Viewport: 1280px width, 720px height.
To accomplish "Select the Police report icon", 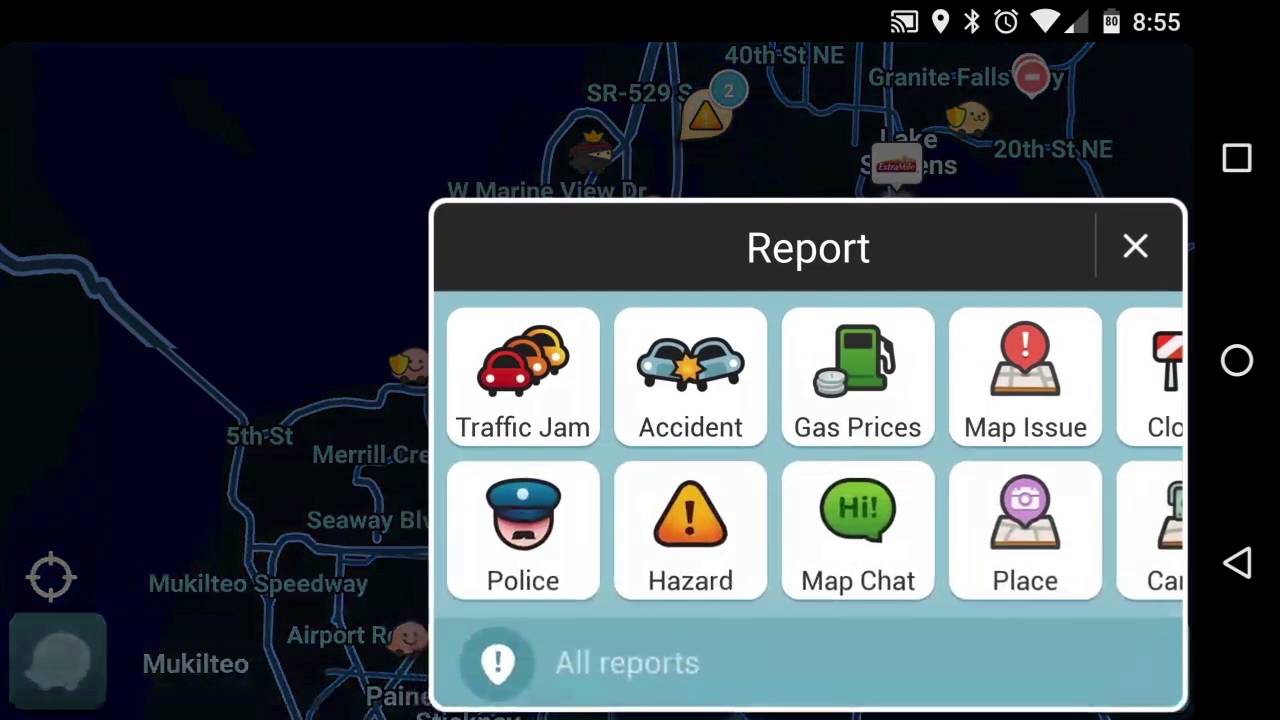I will click(522, 531).
